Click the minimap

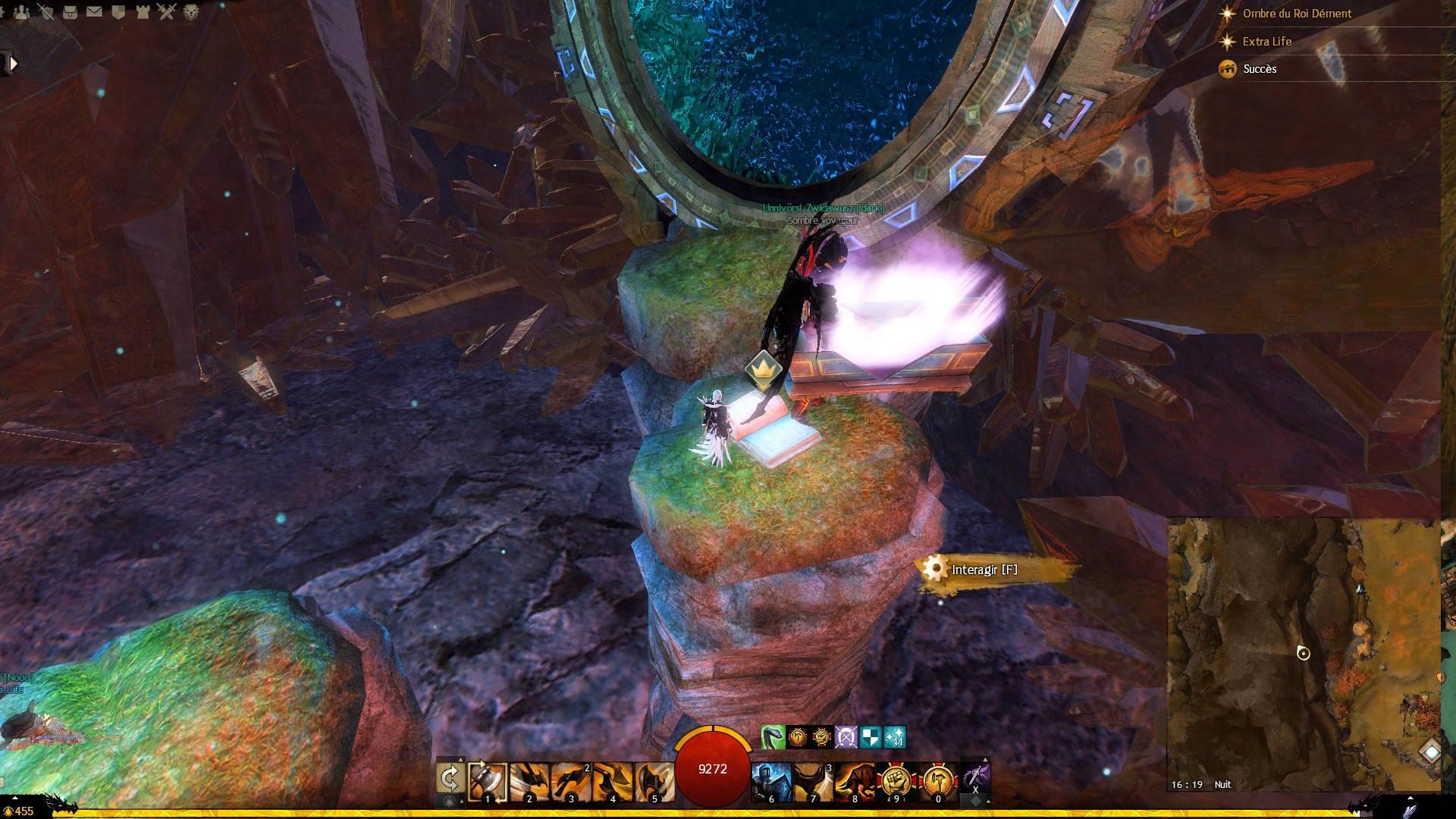click(1303, 654)
